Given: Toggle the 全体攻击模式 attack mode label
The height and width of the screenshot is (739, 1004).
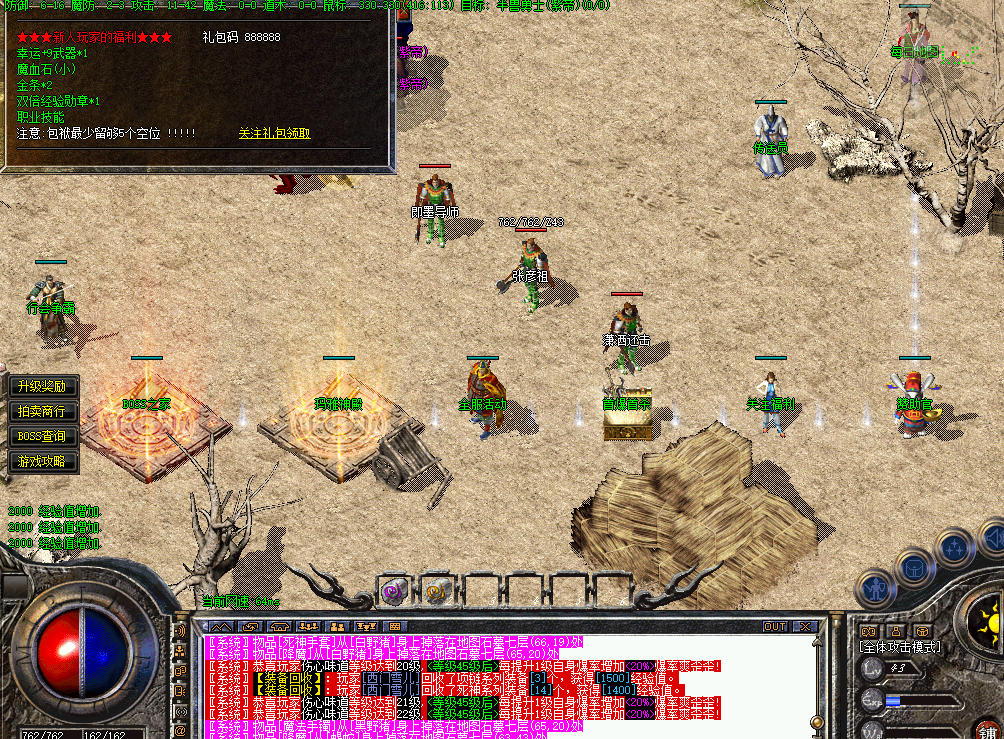Looking at the screenshot, I should 900,647.
